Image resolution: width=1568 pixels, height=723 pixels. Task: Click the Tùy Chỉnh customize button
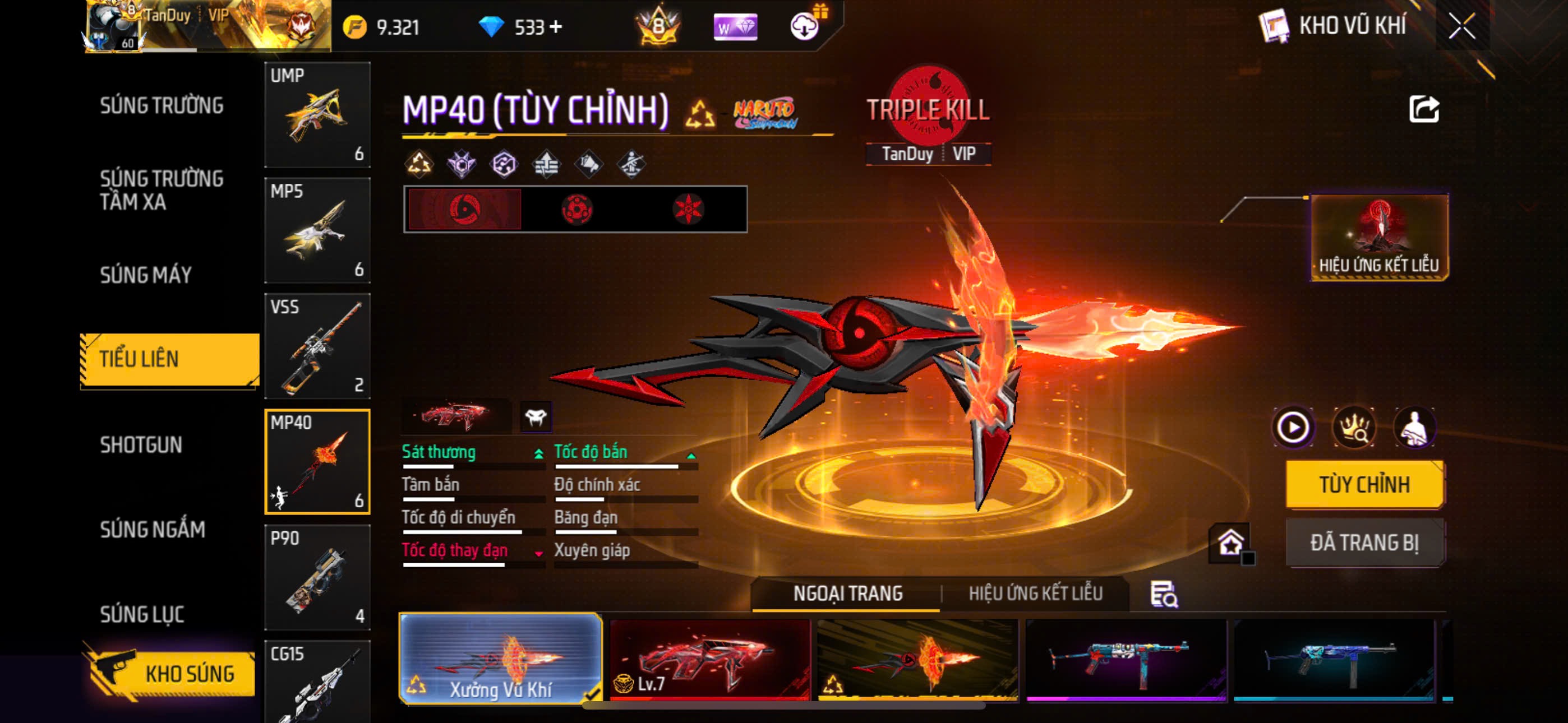(1364, 484)
